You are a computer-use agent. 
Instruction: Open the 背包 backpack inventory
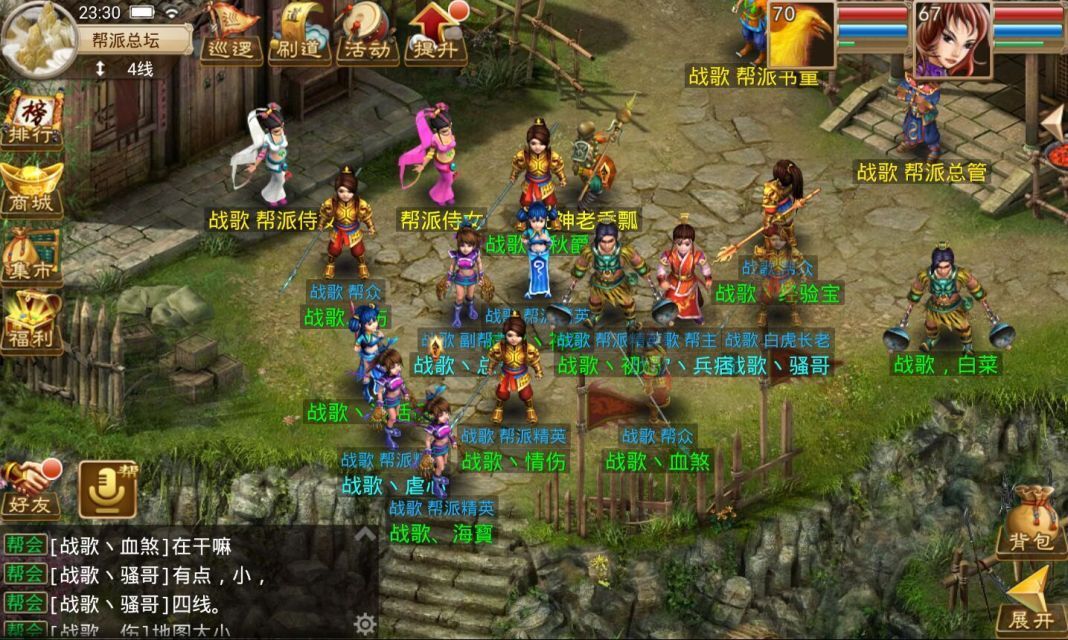click(x=1030, y=522)
